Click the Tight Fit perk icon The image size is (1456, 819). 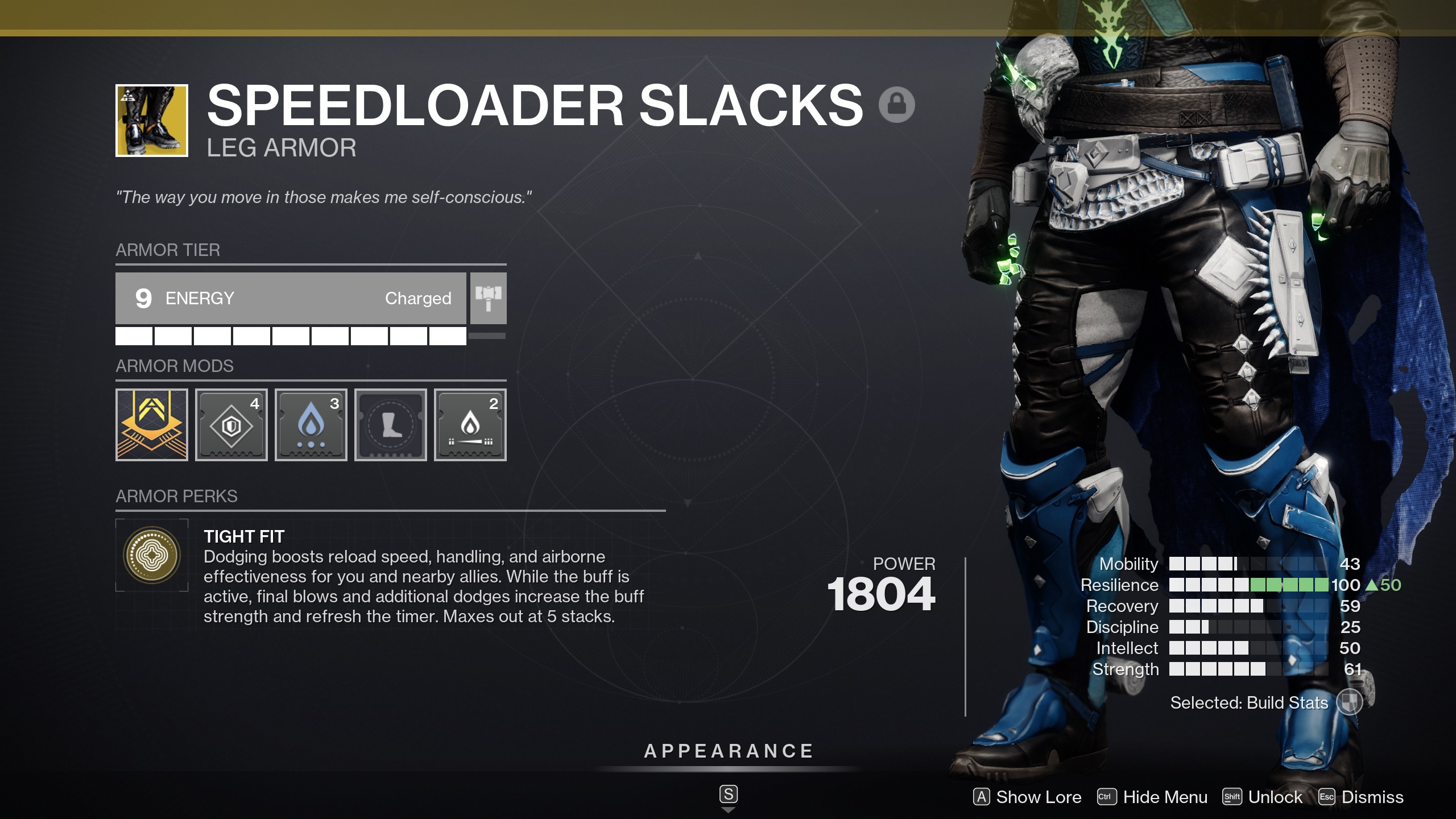pyautogui.click(x=152, y=555)
